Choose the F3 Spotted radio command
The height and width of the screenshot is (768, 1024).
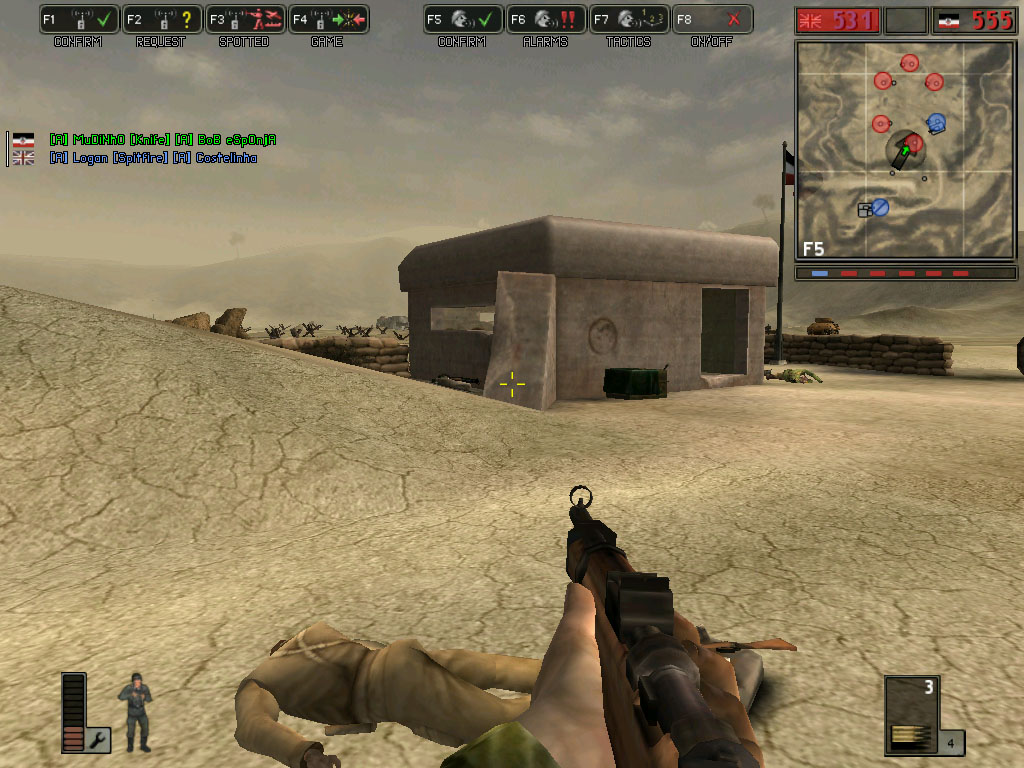pyautogui.click(x=245, y=19)
